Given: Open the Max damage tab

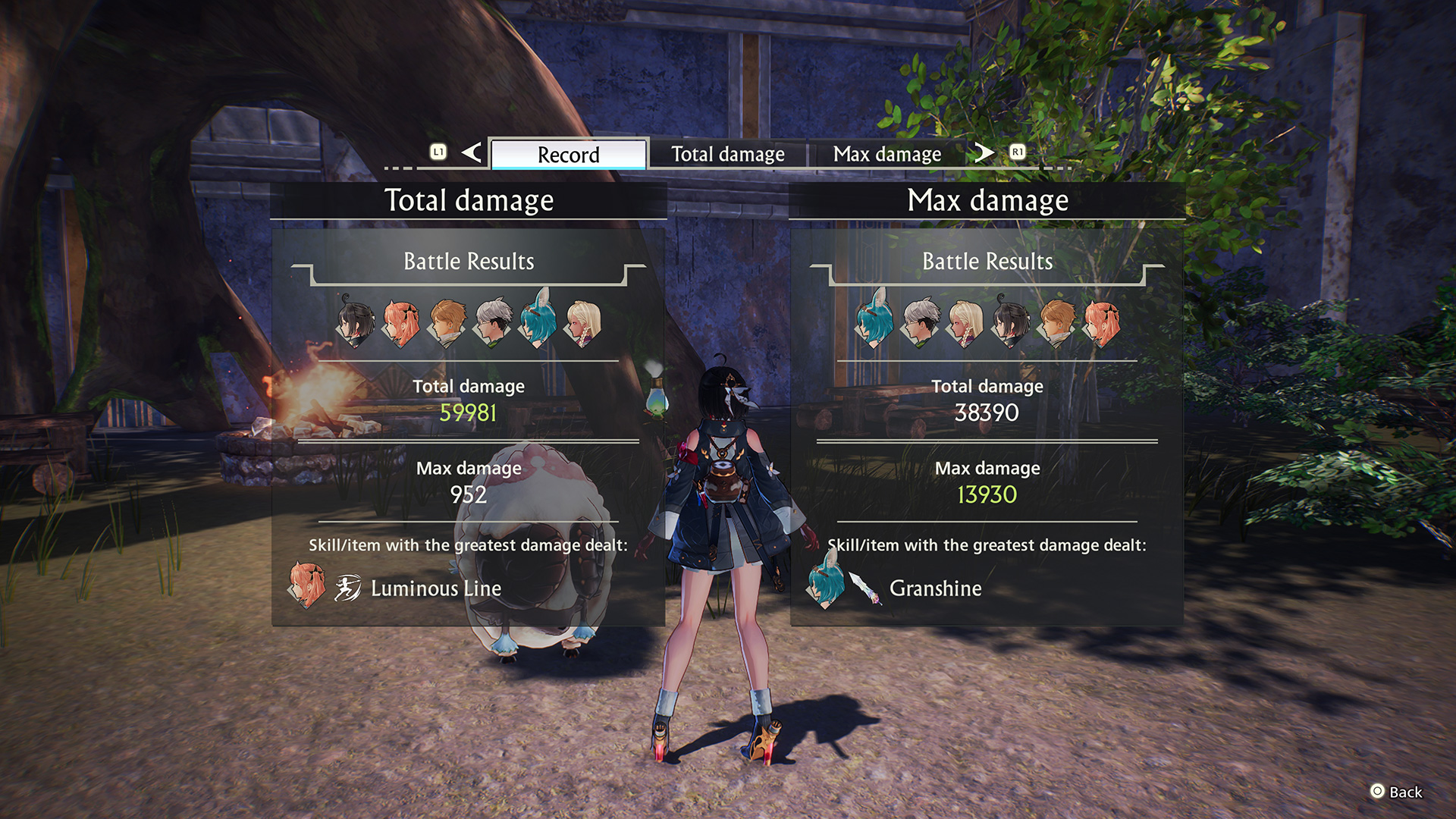Looking at the screenshot, I should 886,154.
